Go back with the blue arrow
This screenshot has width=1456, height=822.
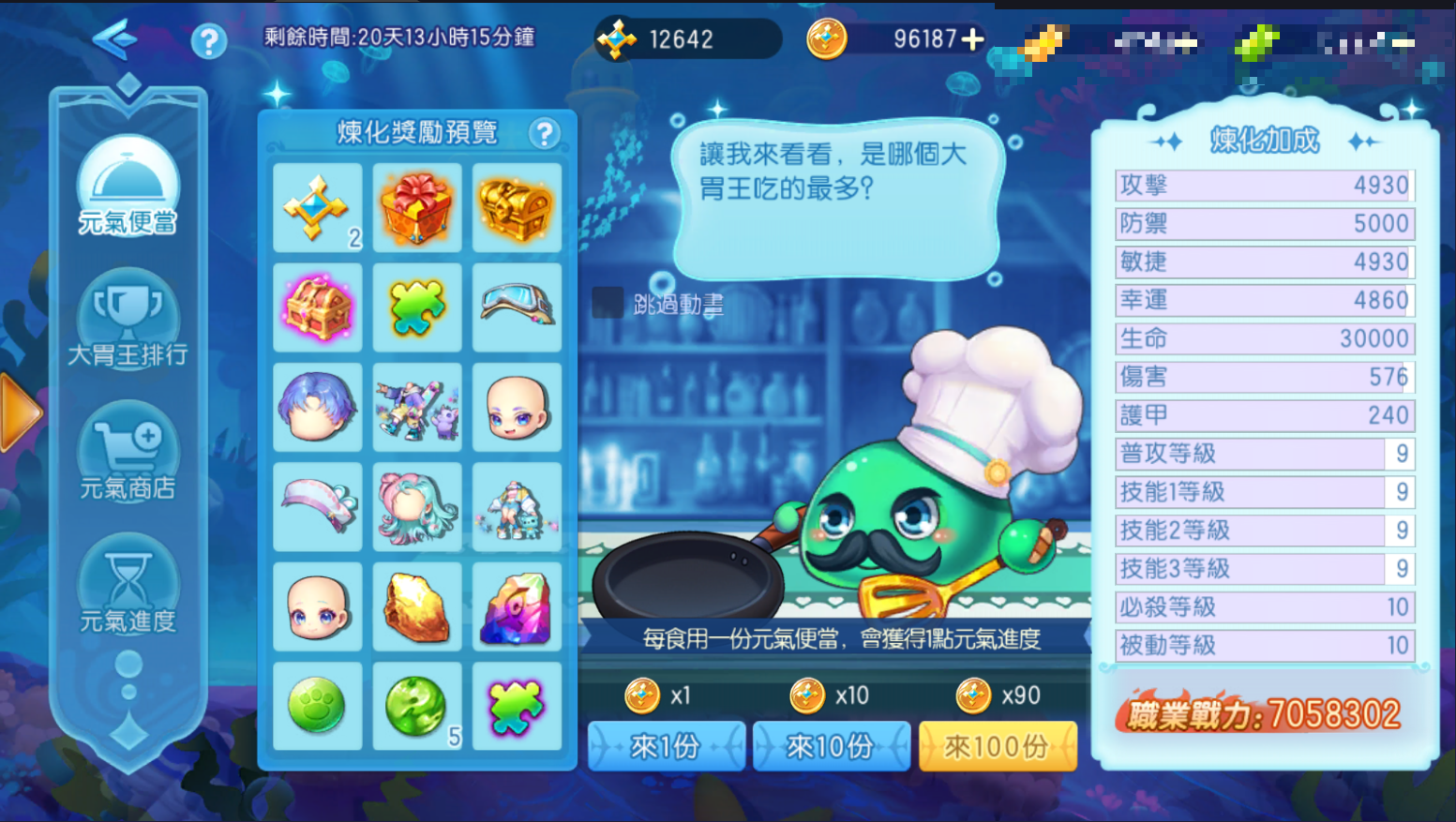[115, 39]
